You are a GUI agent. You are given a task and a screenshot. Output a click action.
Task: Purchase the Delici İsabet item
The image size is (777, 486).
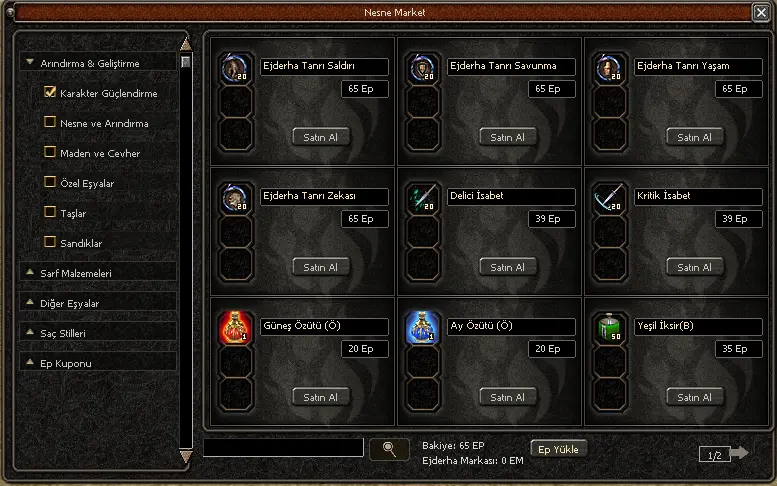pyautogui.click(x=508, y=267)
